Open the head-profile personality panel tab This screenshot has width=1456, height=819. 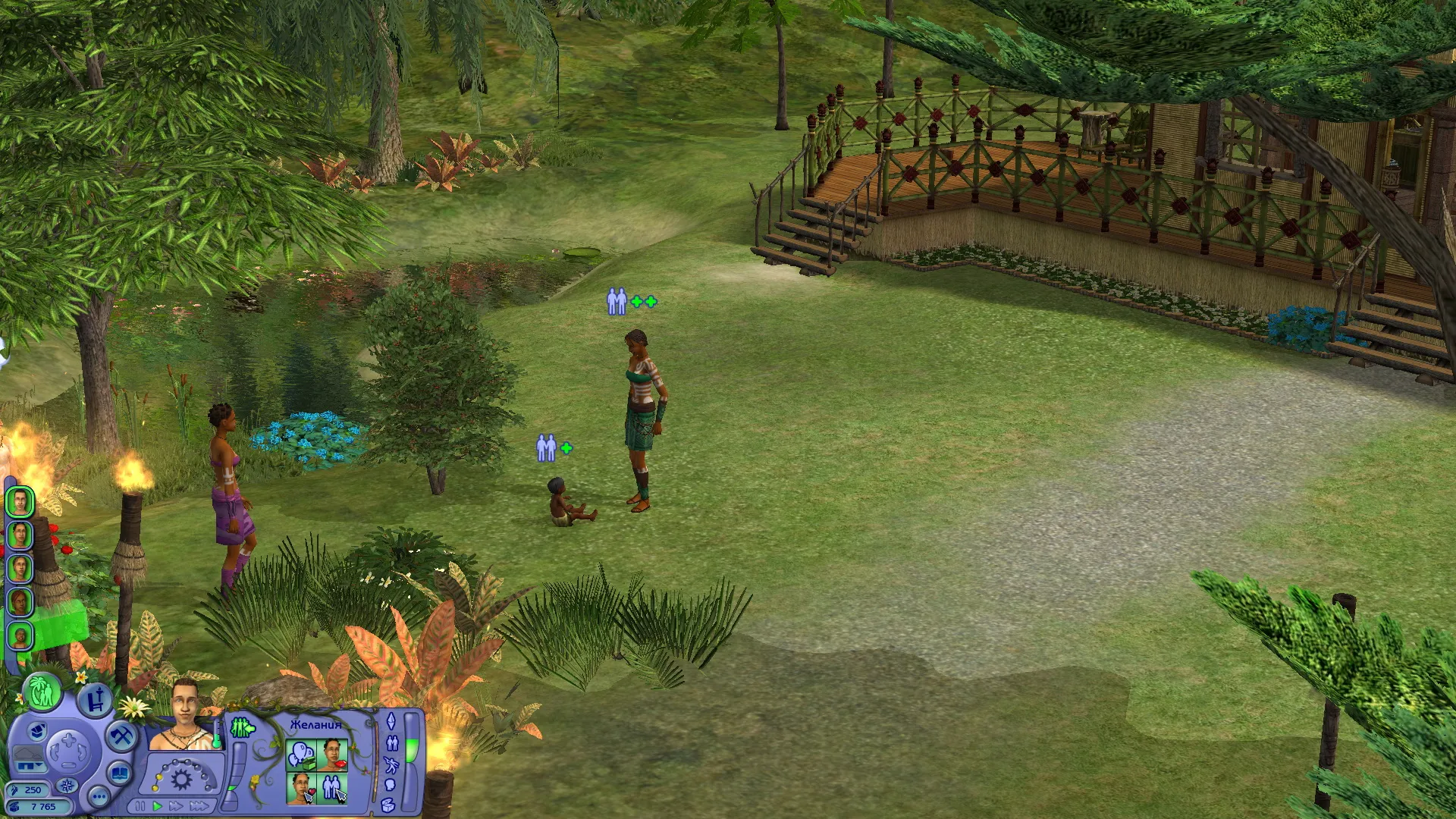(391, 786)
